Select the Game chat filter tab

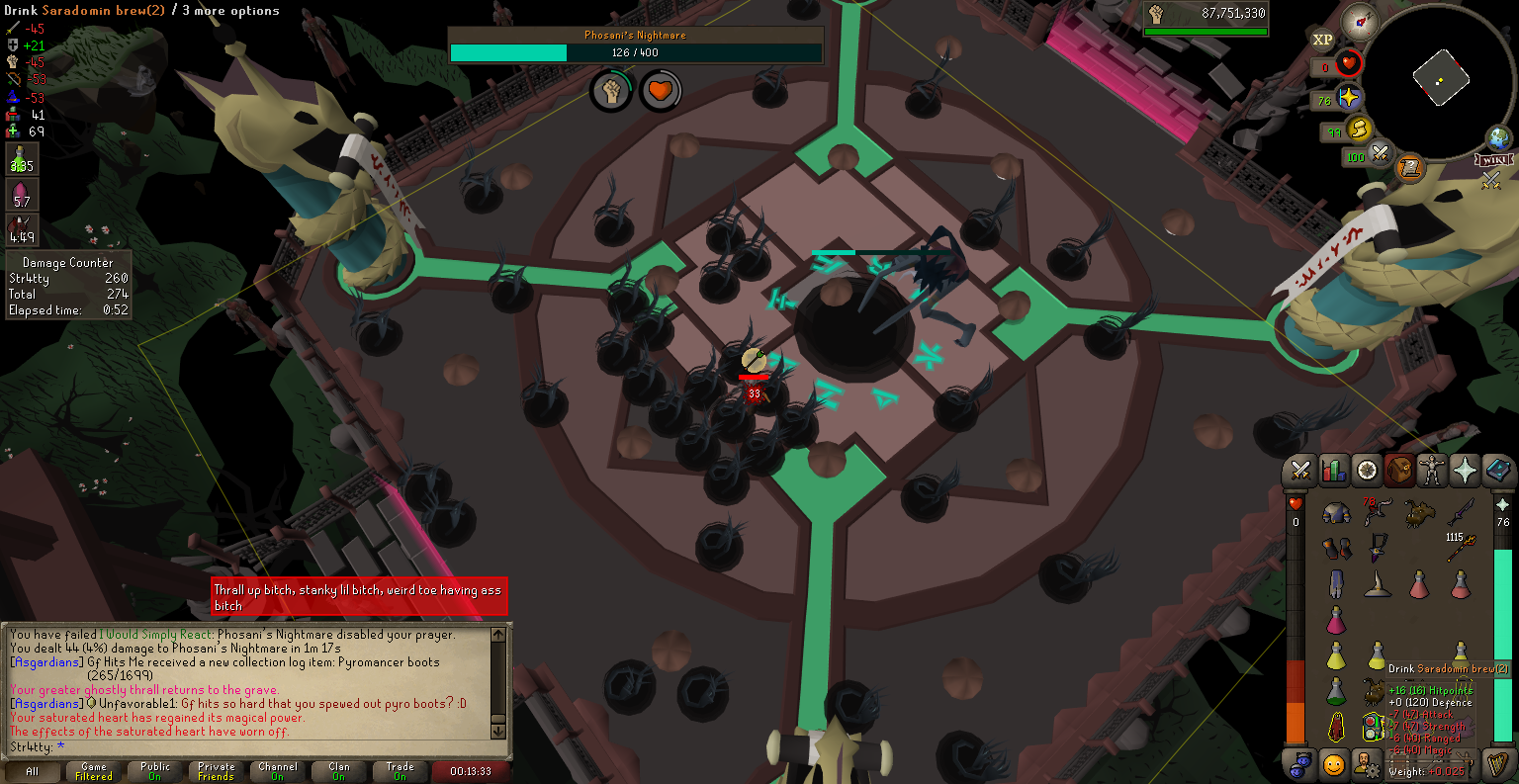94,771
